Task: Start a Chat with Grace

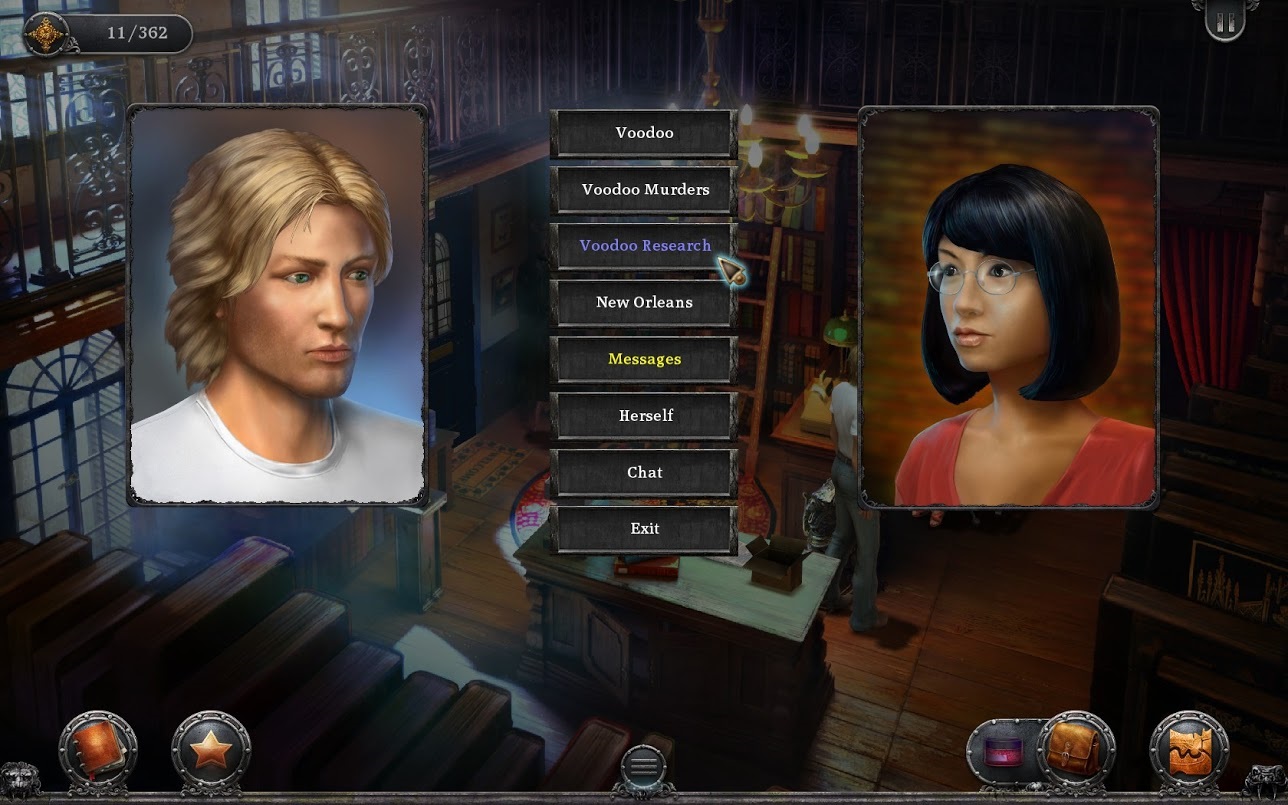Action: point(644,472)
